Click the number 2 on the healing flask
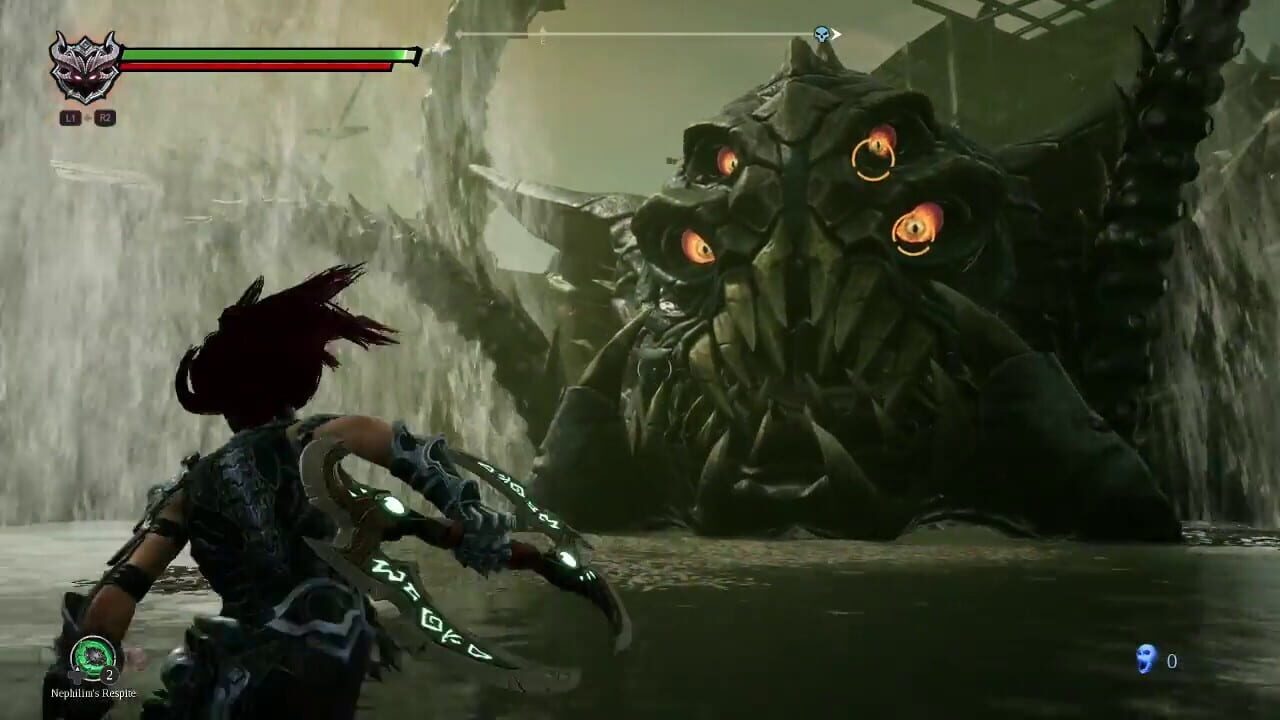 (x=110, y=674)
